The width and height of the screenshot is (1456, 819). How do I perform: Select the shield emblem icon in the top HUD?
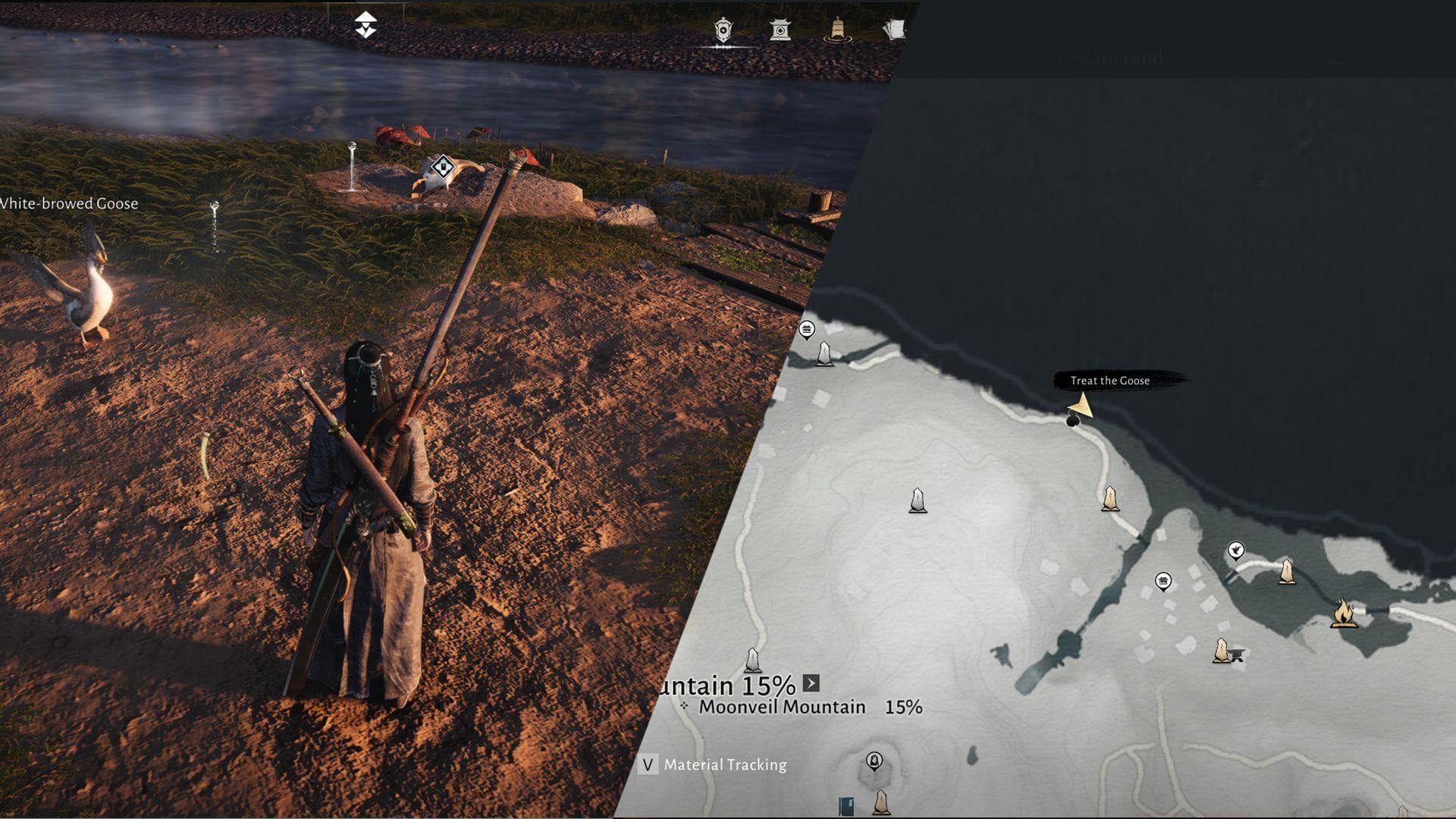[x=723, y=29]
